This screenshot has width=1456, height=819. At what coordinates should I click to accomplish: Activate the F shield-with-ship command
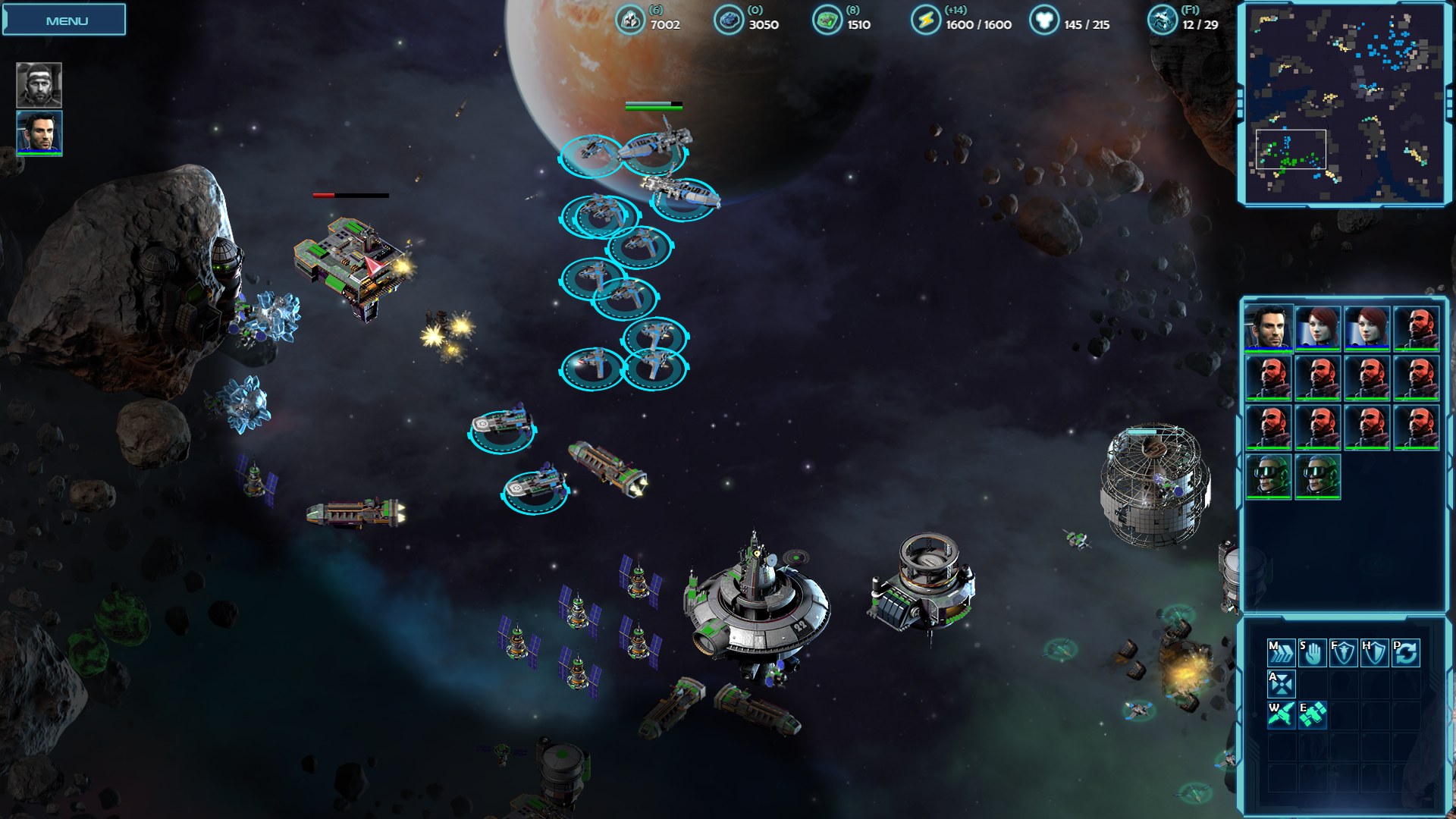pos(1343,652)
